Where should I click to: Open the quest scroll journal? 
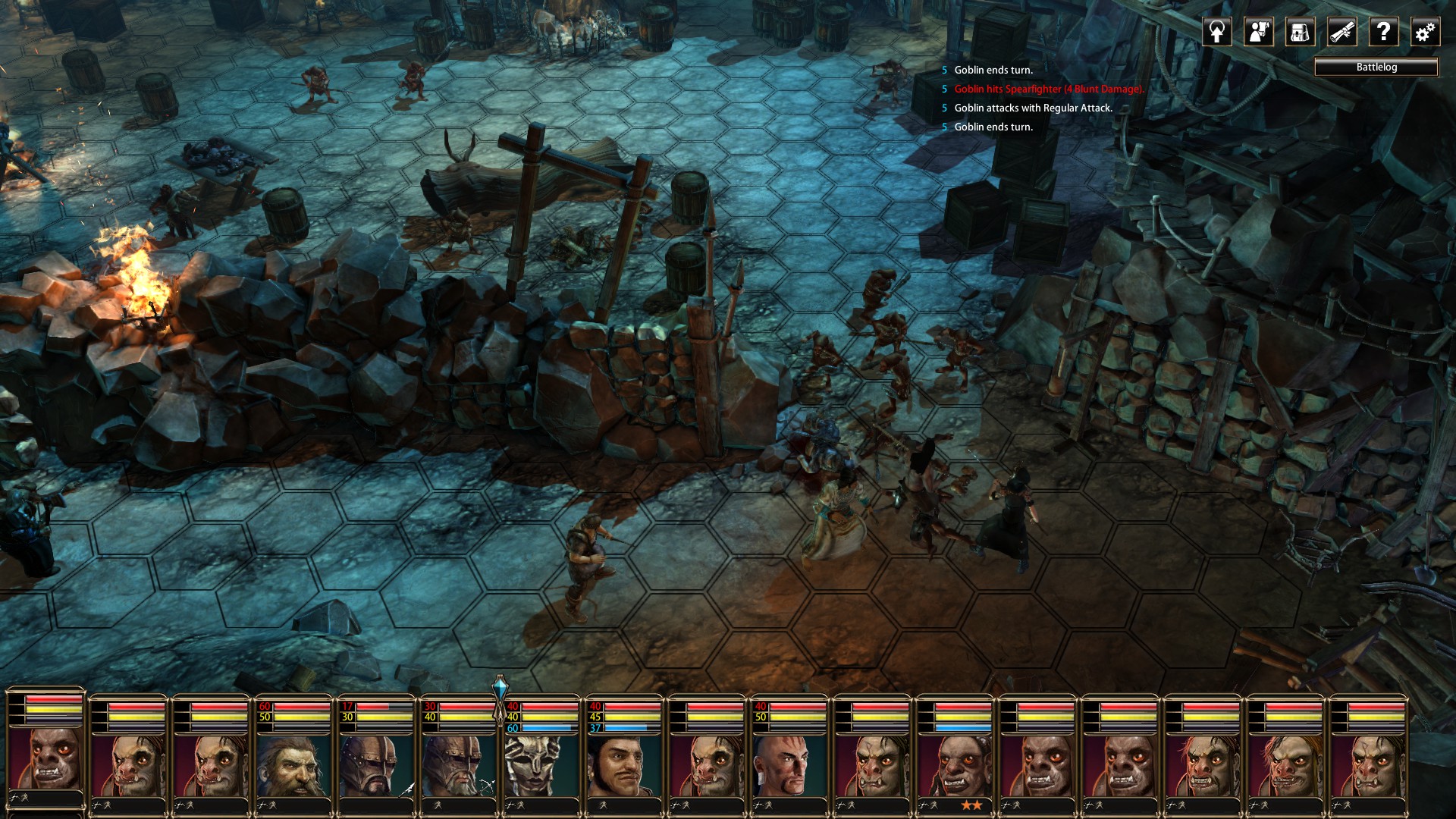coord(1341,32)
